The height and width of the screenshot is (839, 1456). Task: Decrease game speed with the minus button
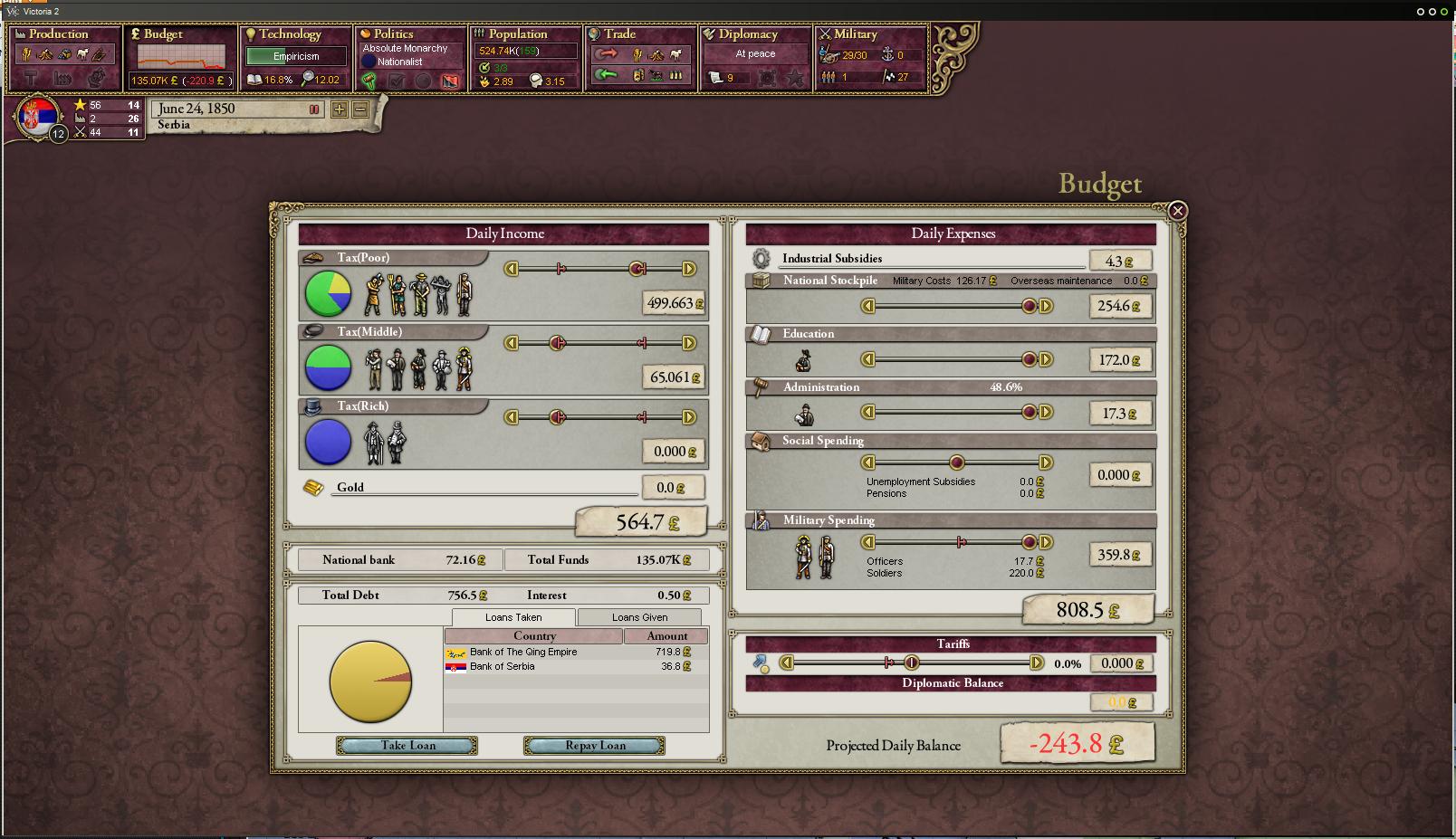(360, 110)
